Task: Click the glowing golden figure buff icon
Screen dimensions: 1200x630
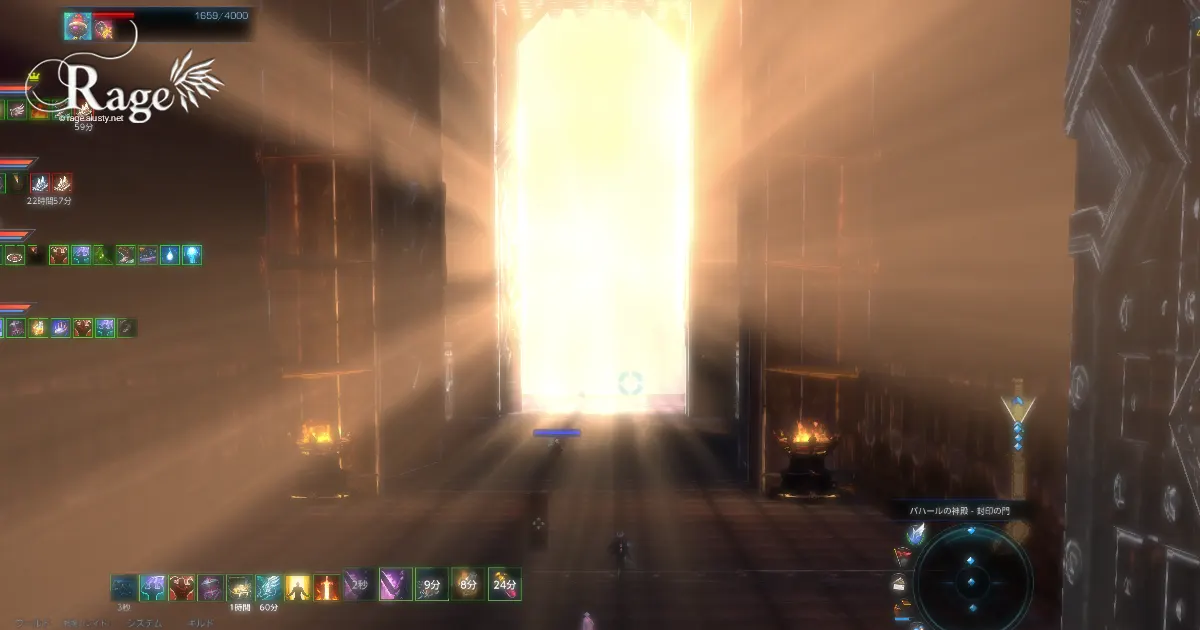Action: click(298, 587)
